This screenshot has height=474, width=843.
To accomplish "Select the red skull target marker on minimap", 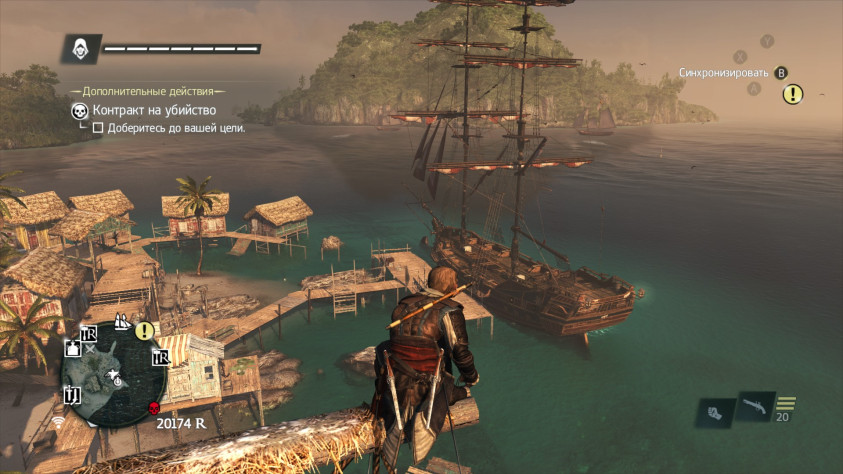I will click(154, 408).
